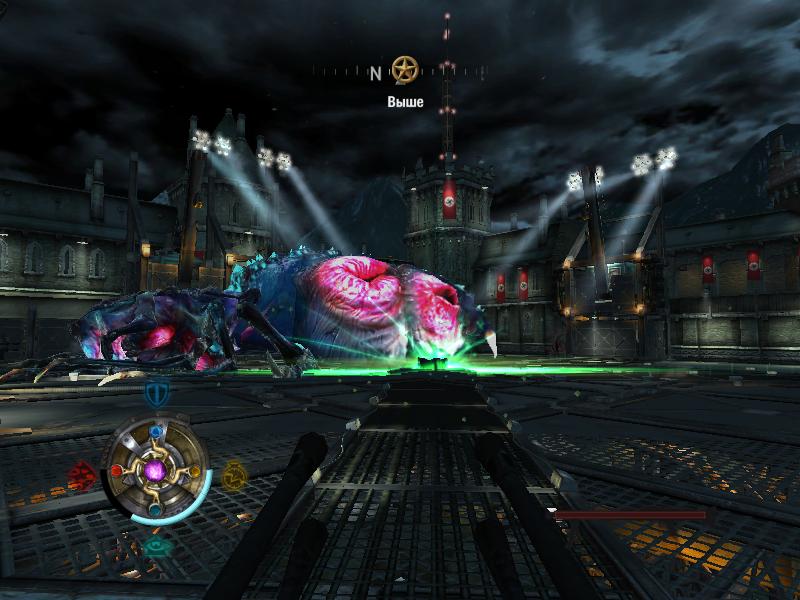Click the purple crystal at medallion center

155,469
